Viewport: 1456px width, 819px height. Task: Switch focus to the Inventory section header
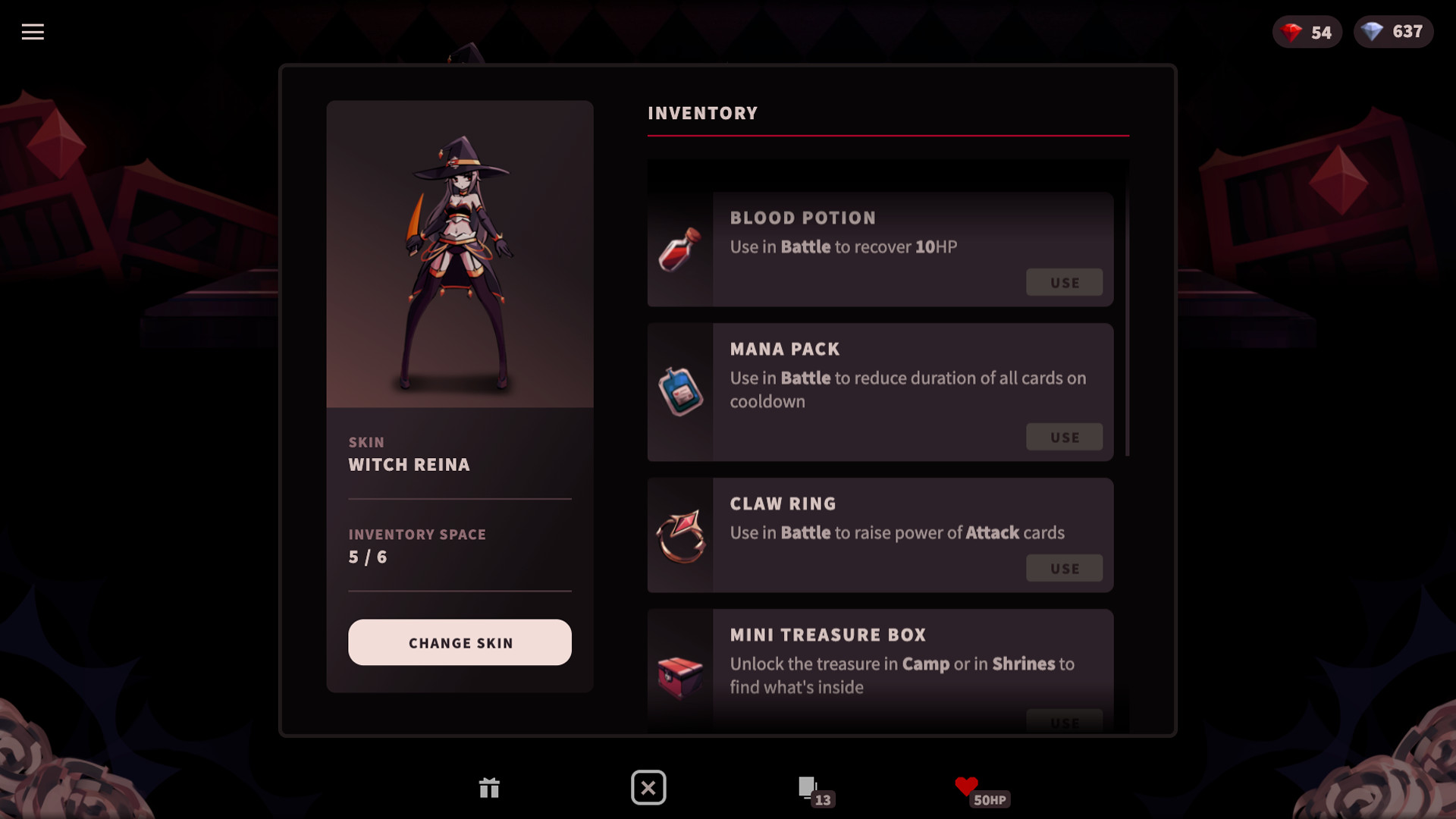point(701,112)
